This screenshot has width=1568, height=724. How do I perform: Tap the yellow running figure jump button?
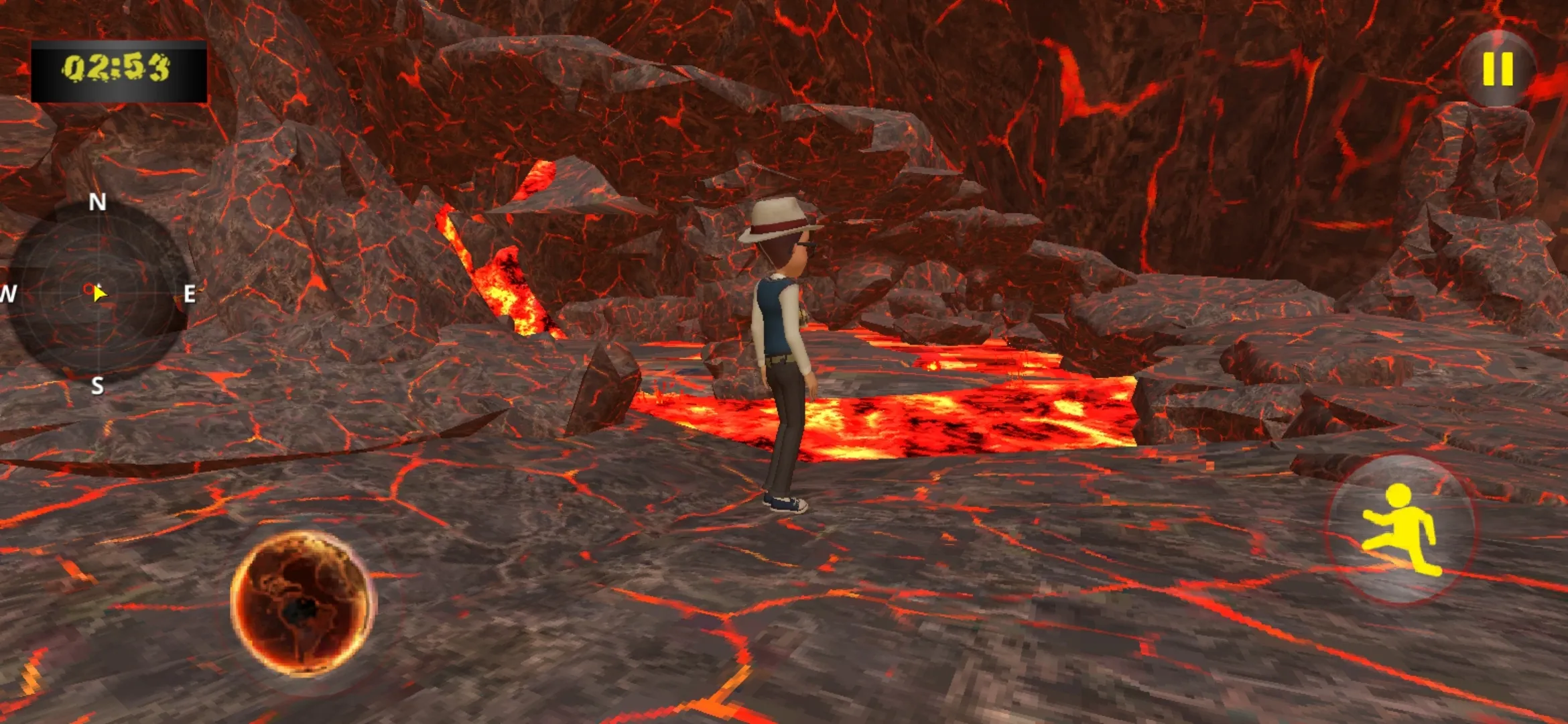coord(1401,530)
